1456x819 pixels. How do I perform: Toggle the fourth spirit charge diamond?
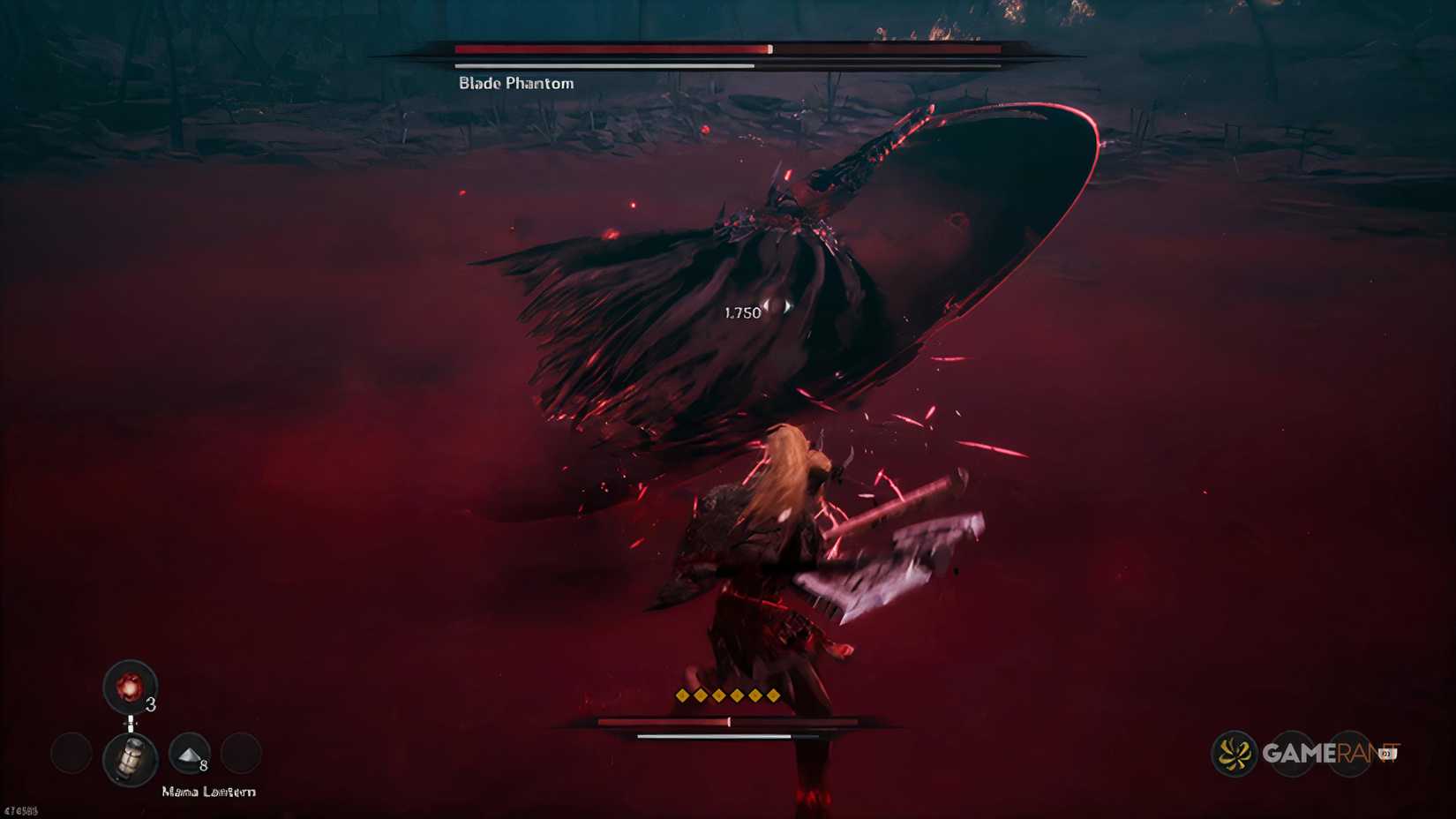point(737,695)
